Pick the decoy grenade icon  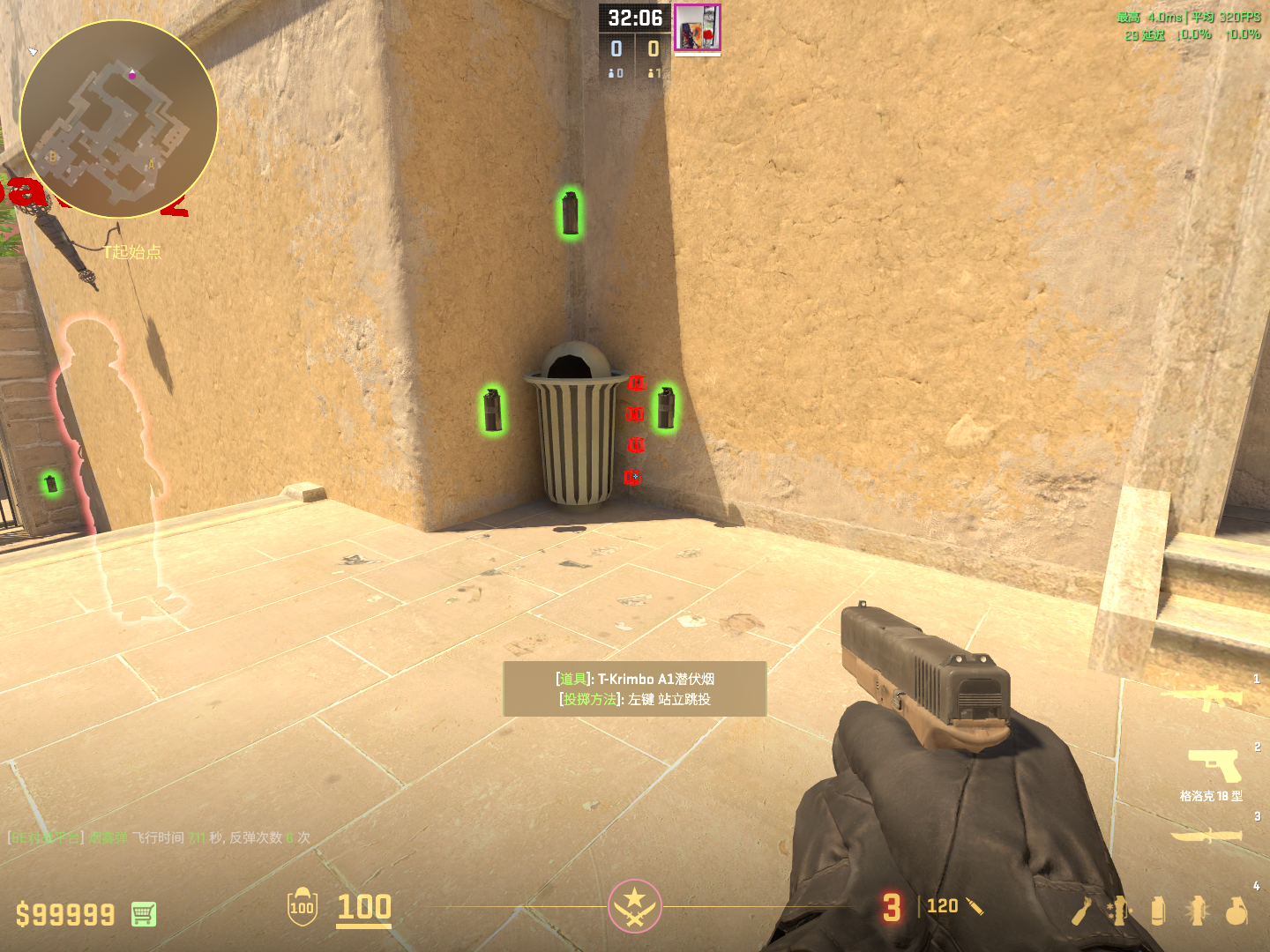point(1120,911)
